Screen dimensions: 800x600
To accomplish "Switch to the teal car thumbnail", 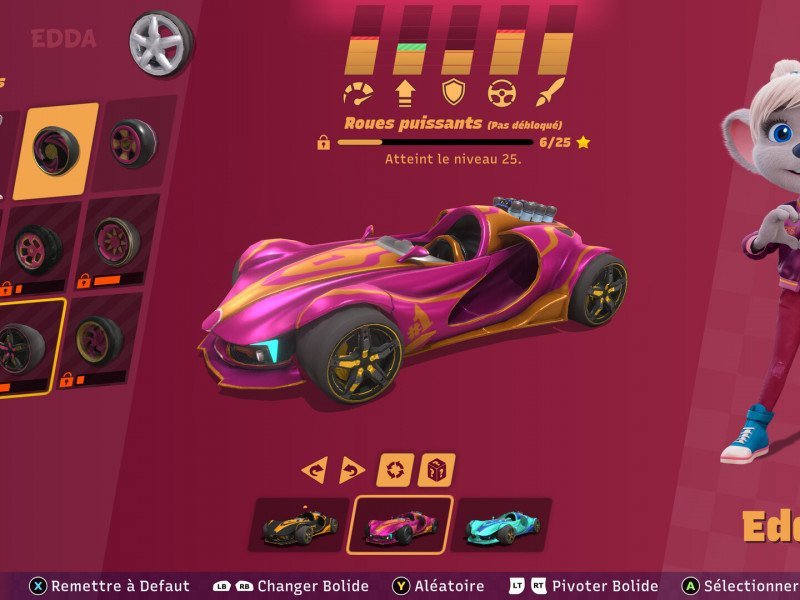I will (x=502, y=525).
